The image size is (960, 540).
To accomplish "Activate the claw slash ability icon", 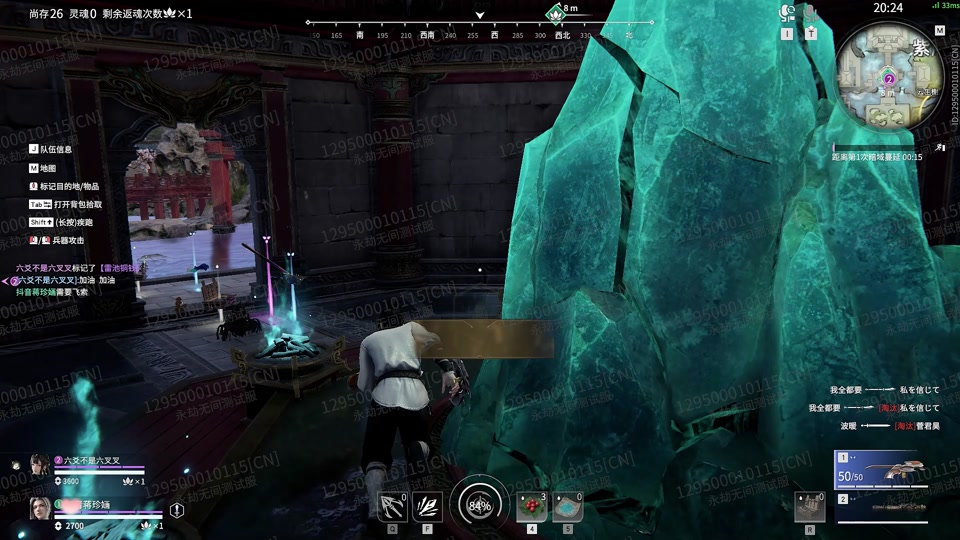I will (427, 507).
